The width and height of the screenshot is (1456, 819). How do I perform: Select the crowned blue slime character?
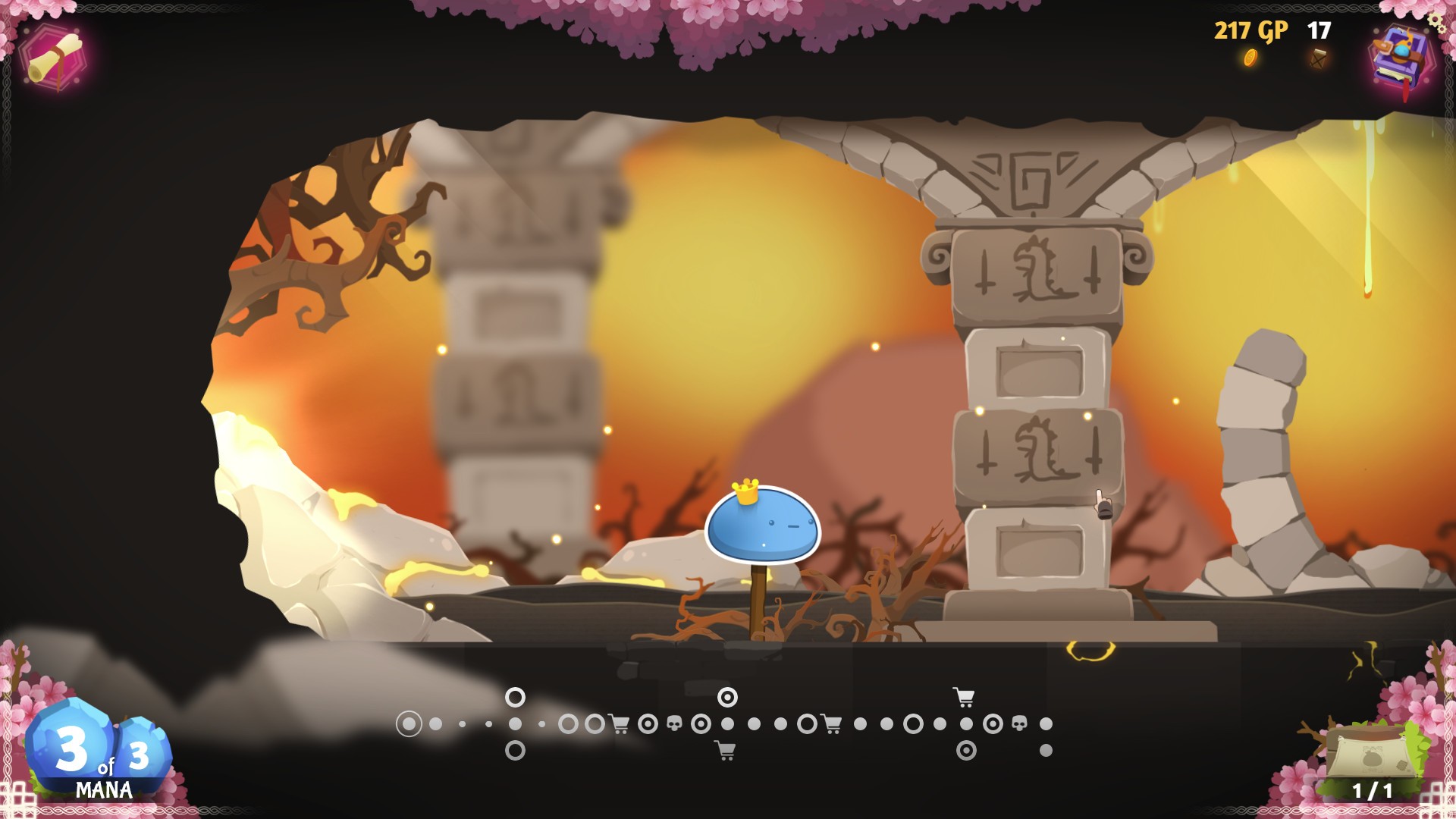pyautogui.click(x=762, y=523)
